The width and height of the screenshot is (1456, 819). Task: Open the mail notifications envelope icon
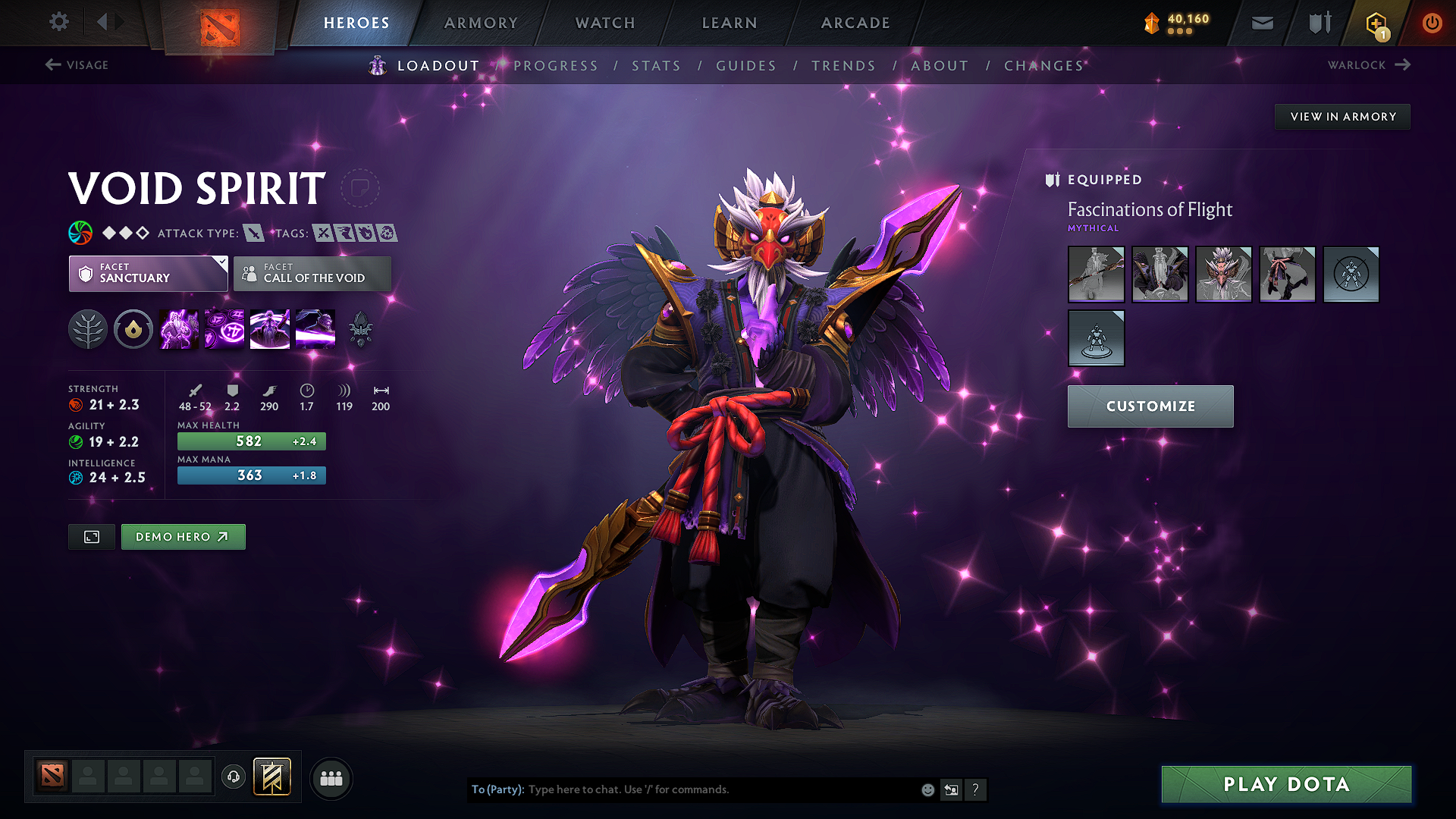pos(1262,23)
